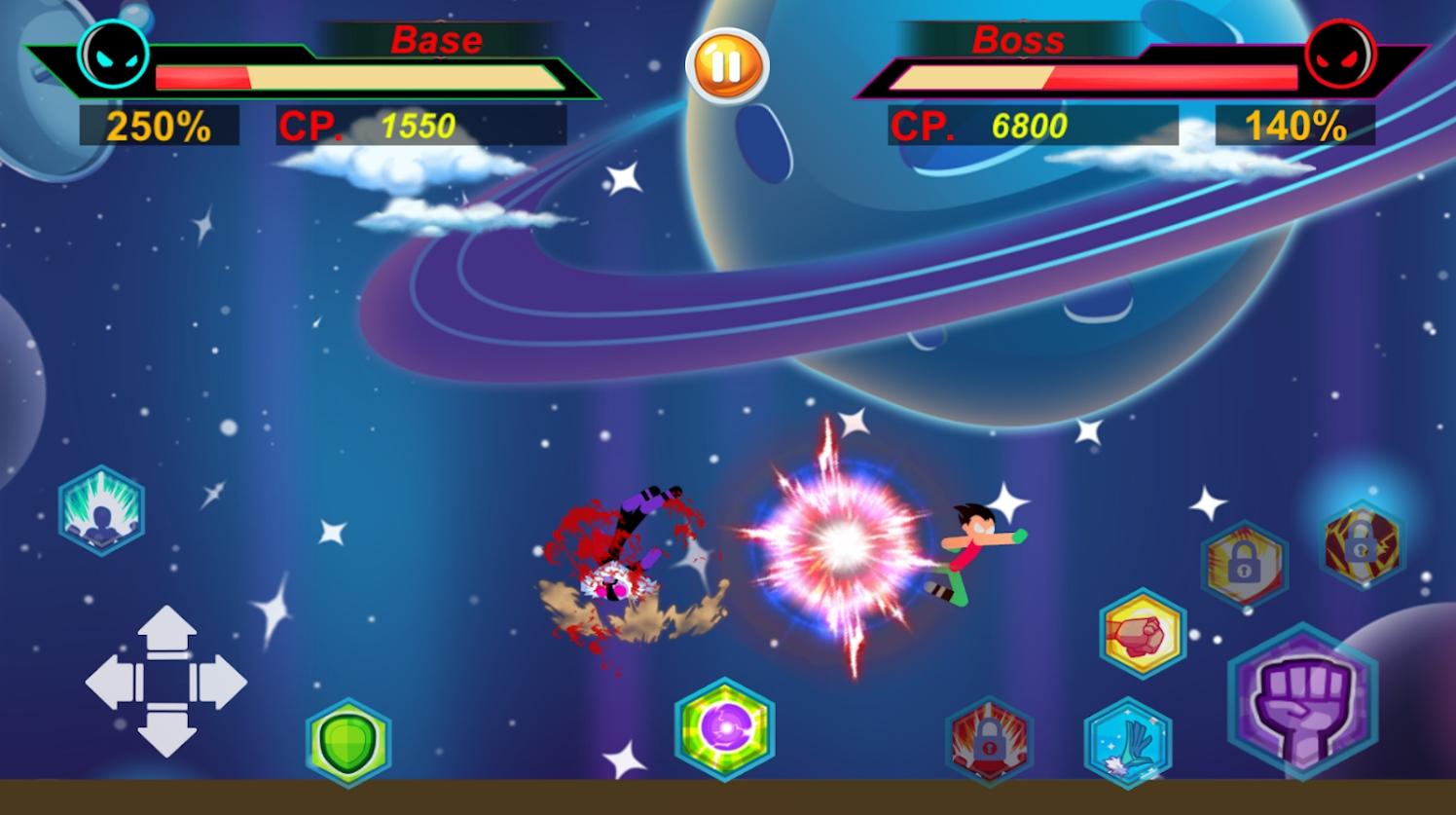Pause the game with the orange button
This screenshot has height=815, width=1456.
coord(727,66)
